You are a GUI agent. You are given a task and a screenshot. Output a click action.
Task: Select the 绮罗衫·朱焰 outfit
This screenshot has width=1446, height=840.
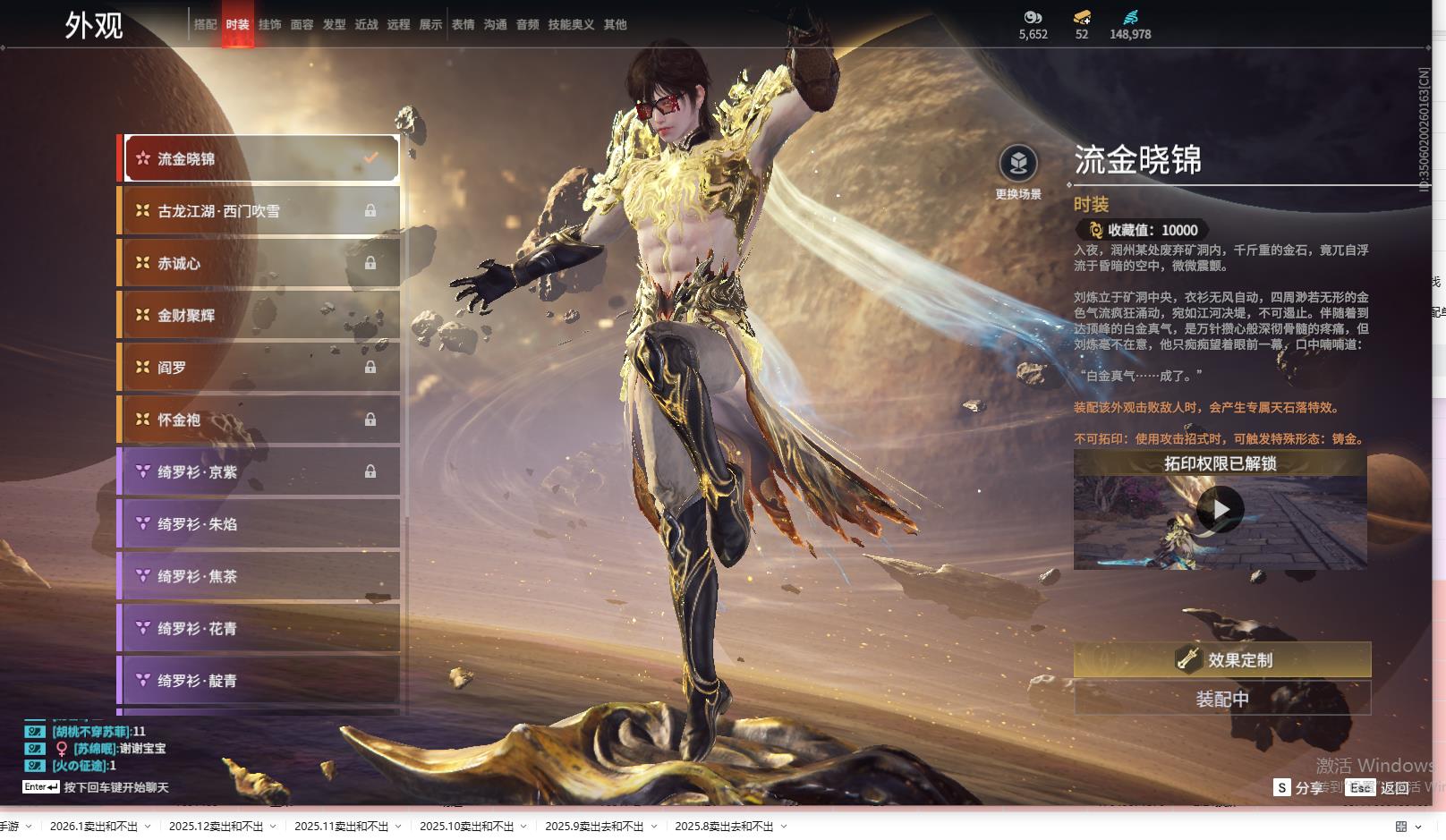pyautogui.click(x=259, y=524)
